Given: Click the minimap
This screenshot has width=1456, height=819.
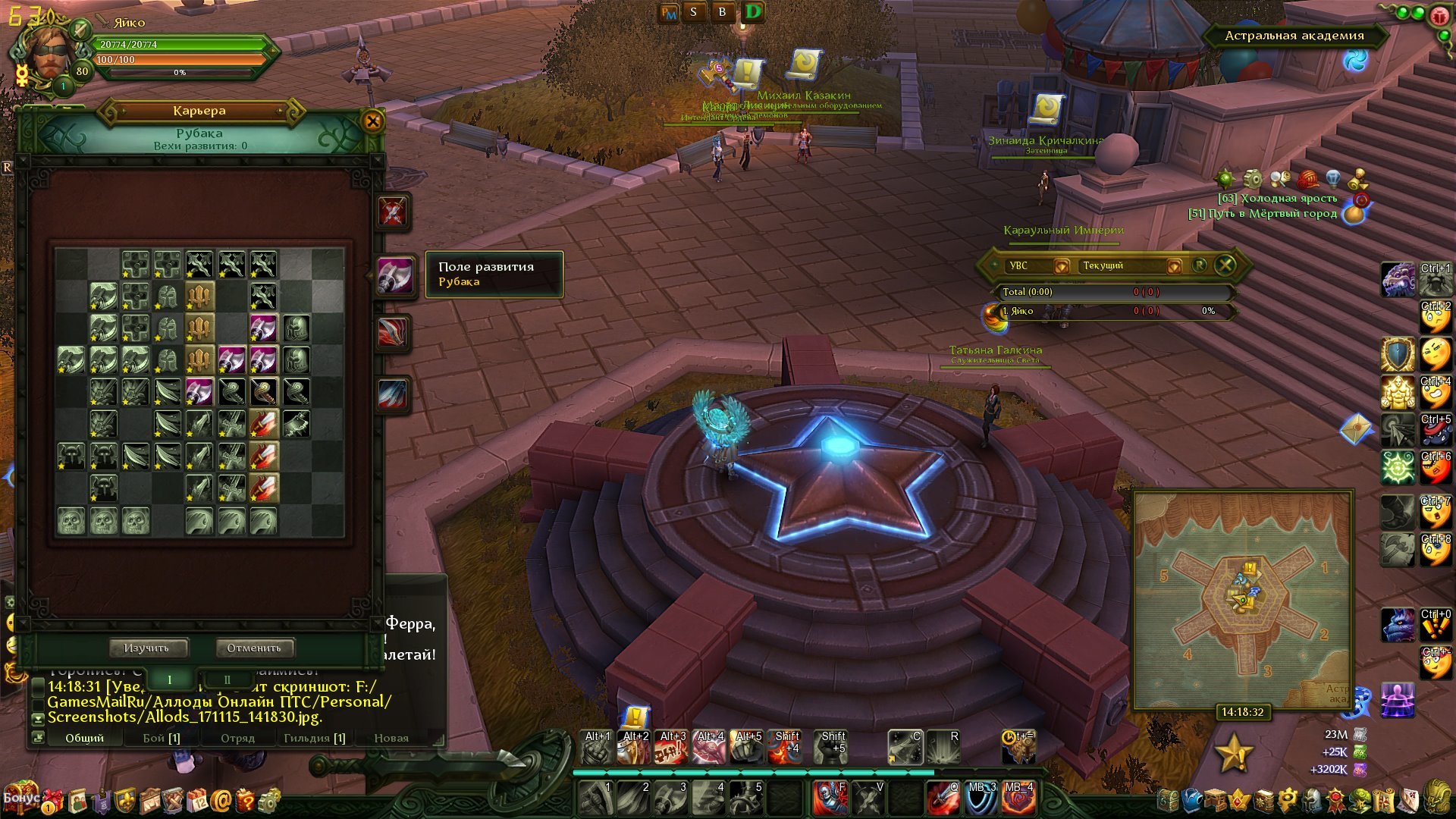Looking at the screenshot, I should point(1243,599).
